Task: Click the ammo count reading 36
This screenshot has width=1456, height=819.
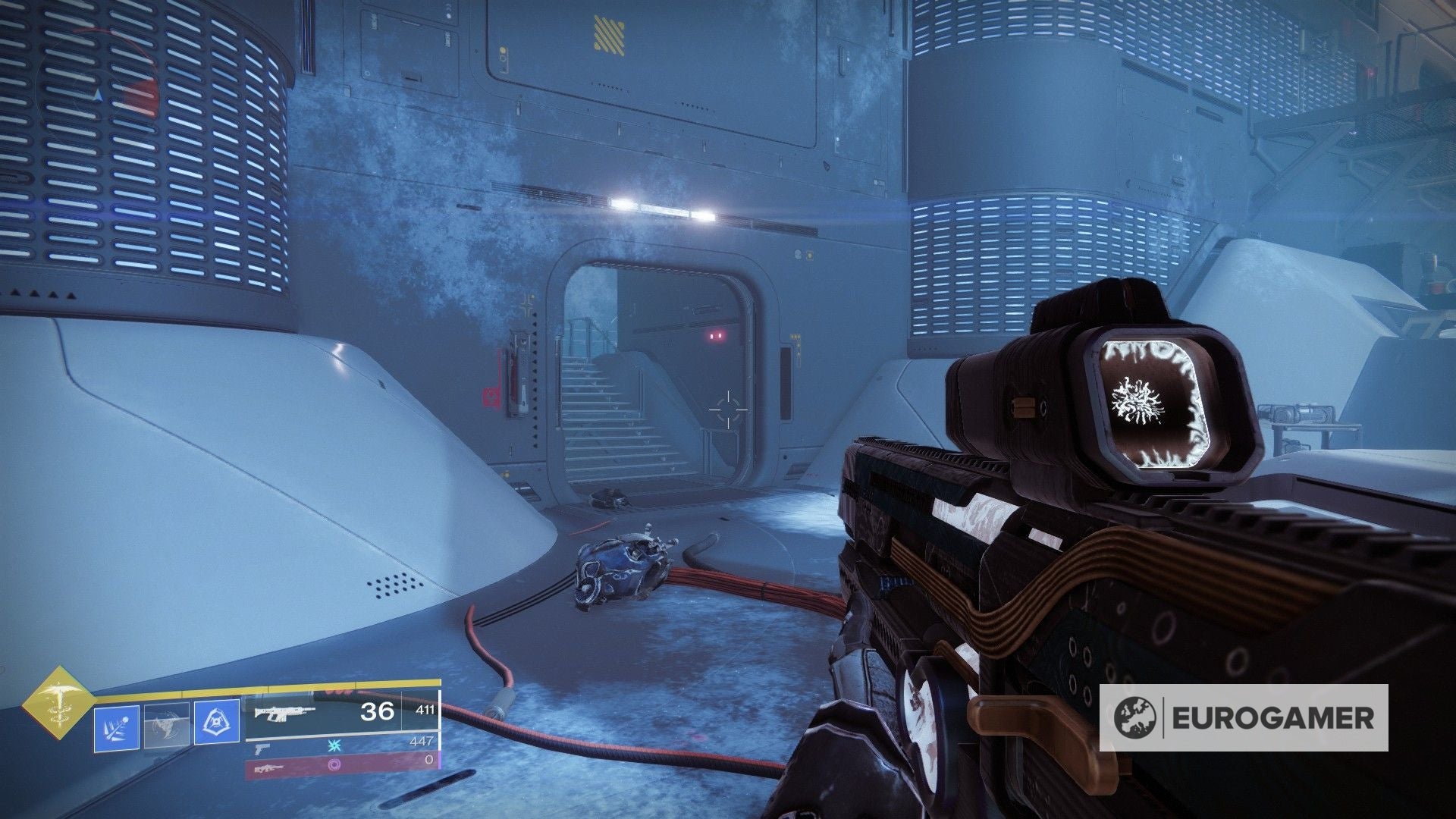Action: 376,712
